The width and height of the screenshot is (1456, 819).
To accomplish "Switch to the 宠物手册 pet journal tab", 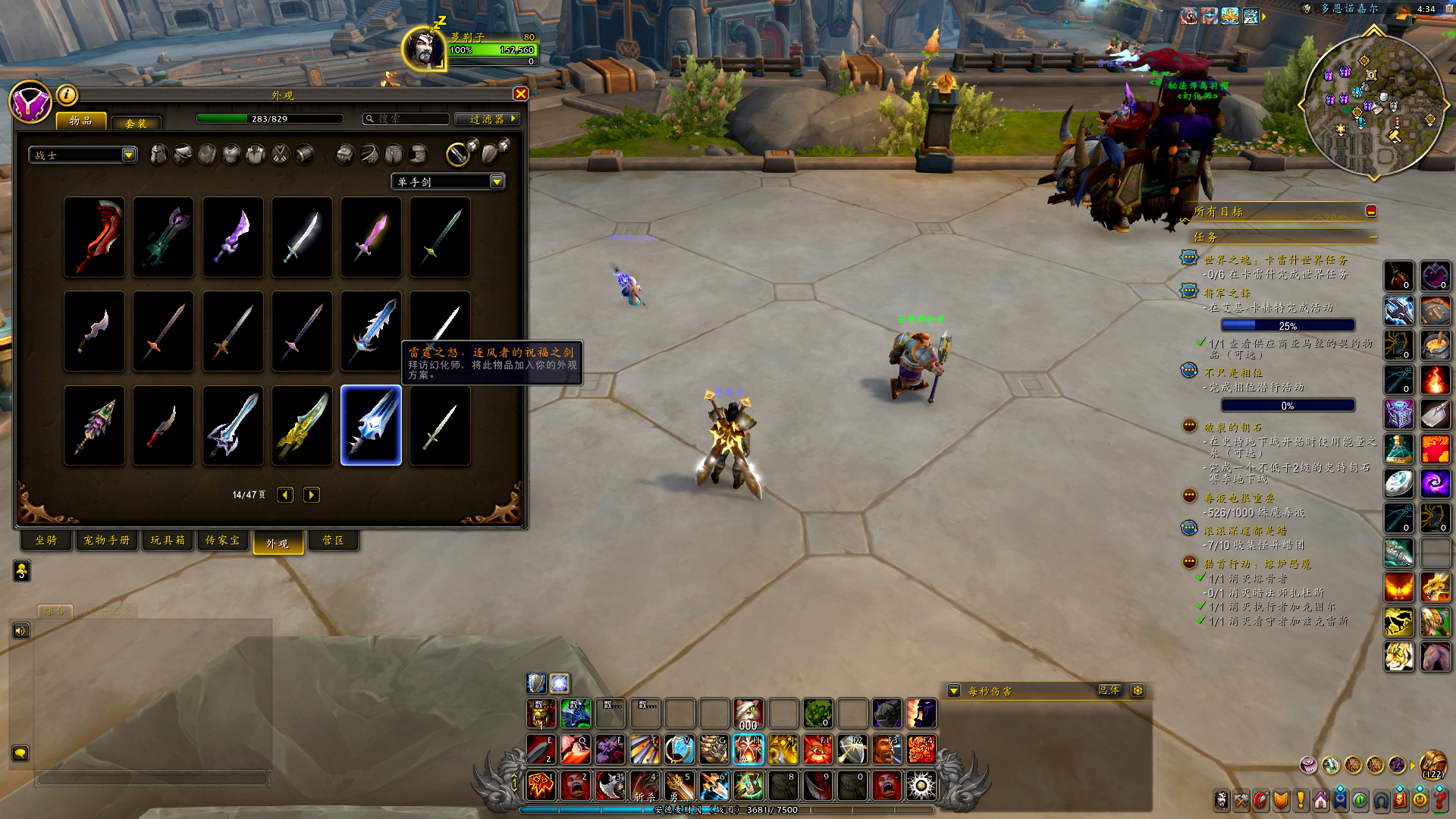I will coord(107,541).
